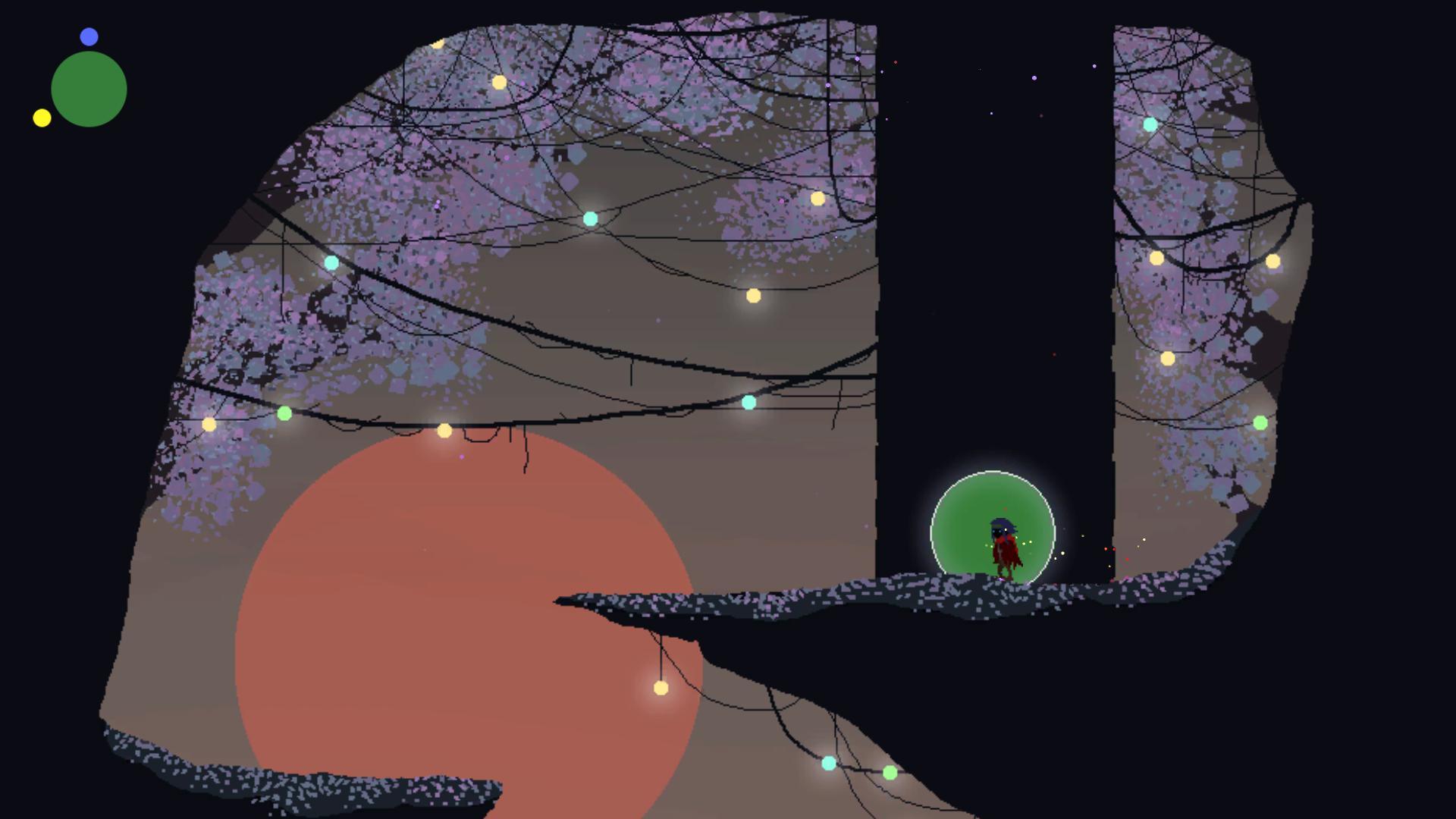
Task: Click the yellow light atop the sun's edge
Action: coord(444,429)
